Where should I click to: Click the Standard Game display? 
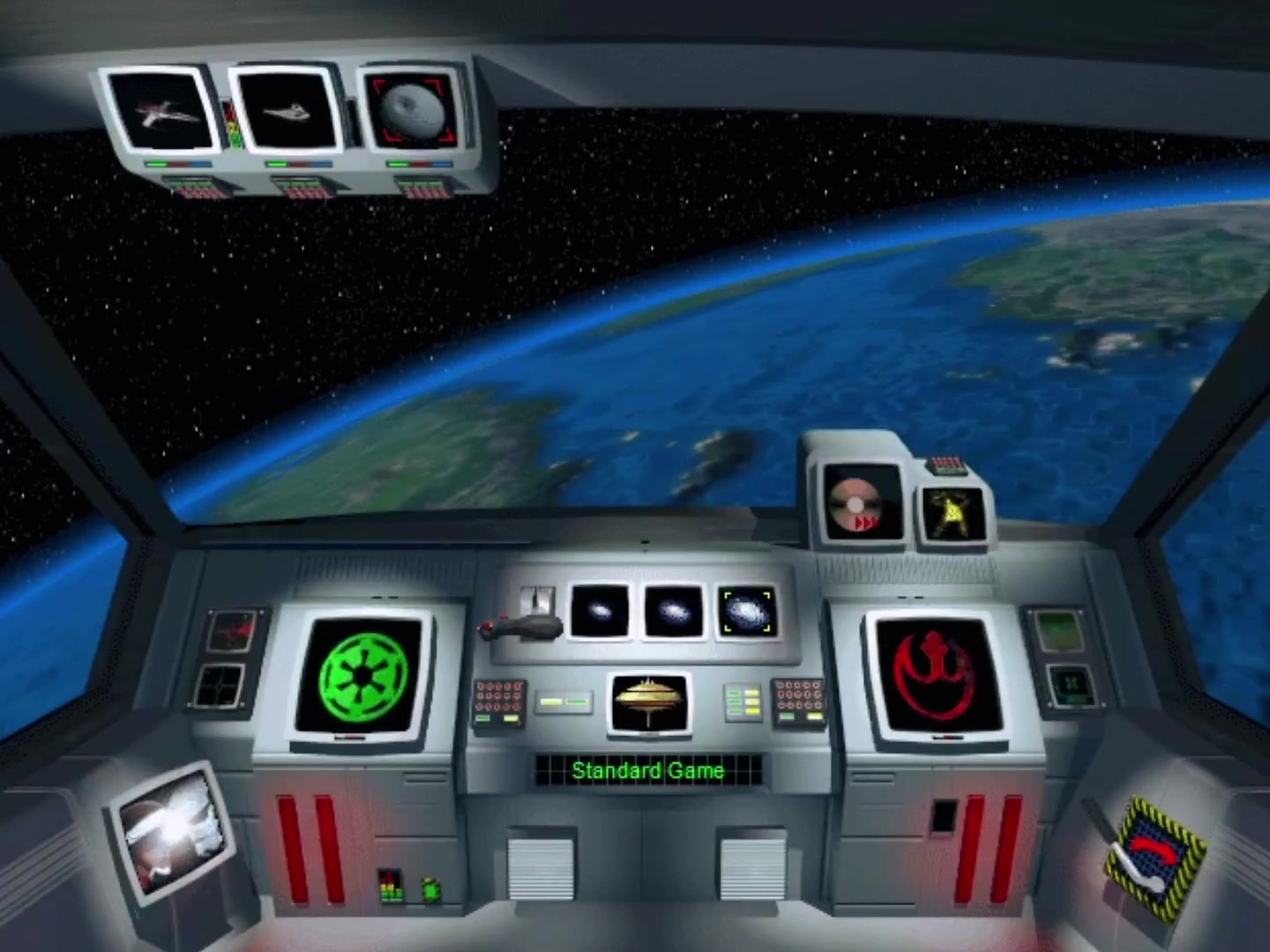648,770
